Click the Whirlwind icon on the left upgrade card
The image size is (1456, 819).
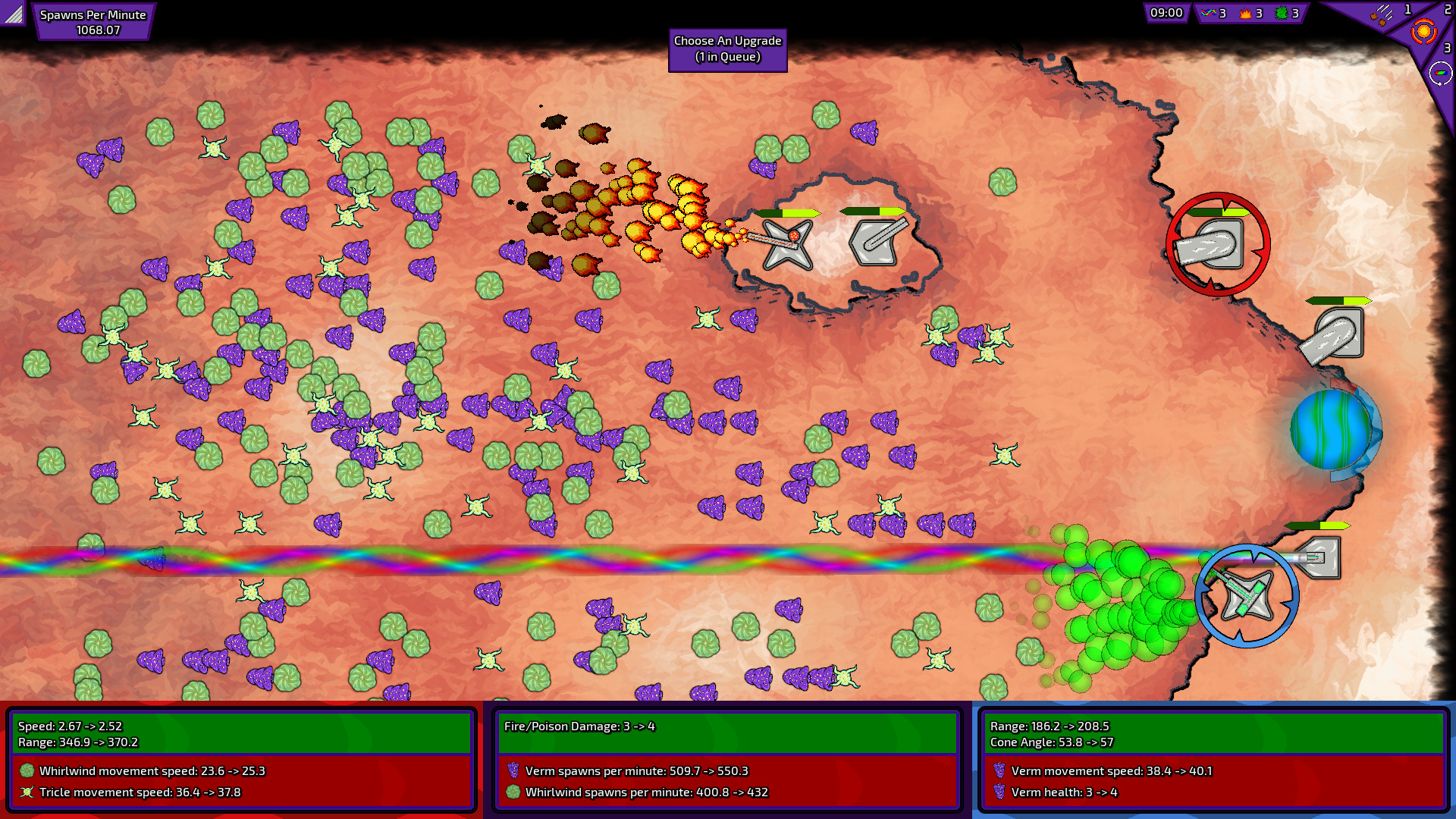28,770
